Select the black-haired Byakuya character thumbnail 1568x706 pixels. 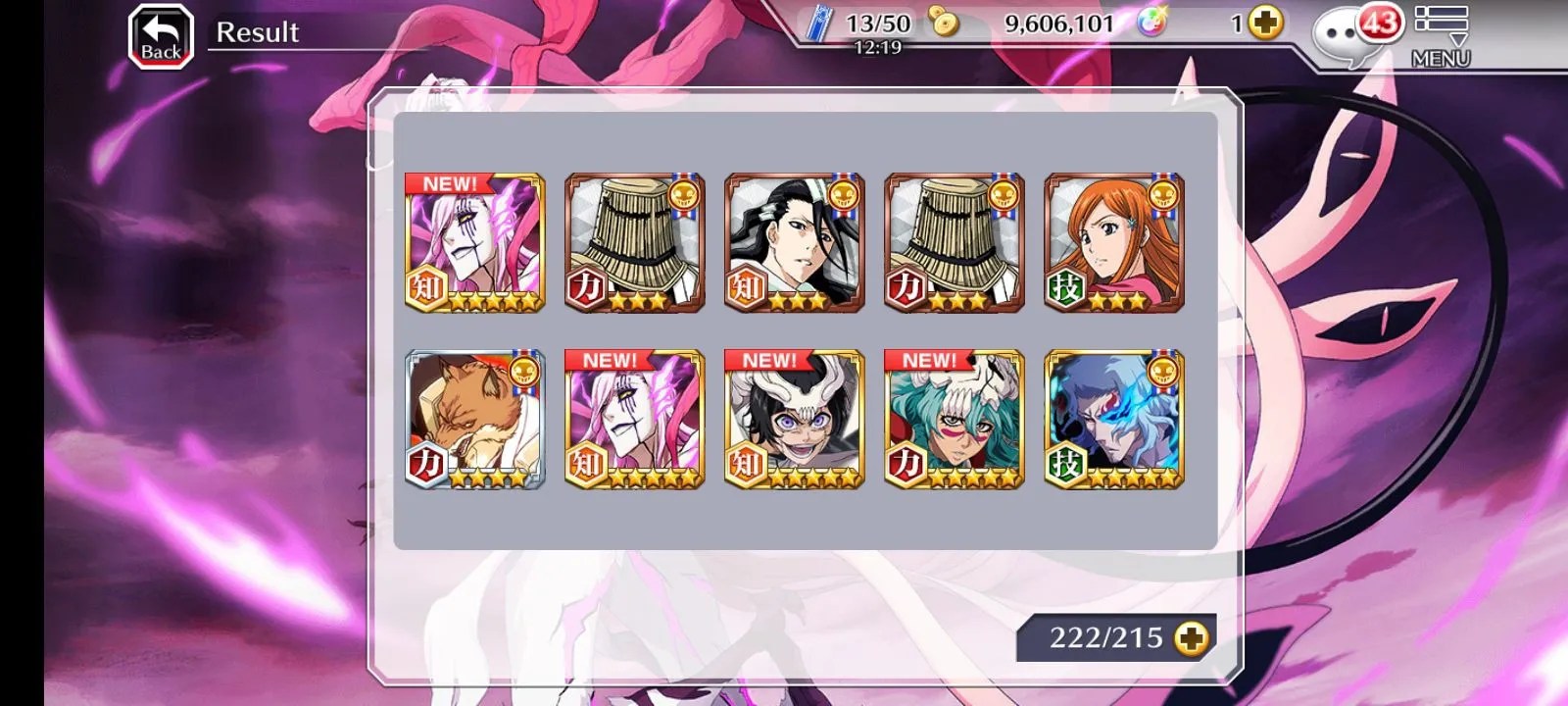(x=794, y=243)
